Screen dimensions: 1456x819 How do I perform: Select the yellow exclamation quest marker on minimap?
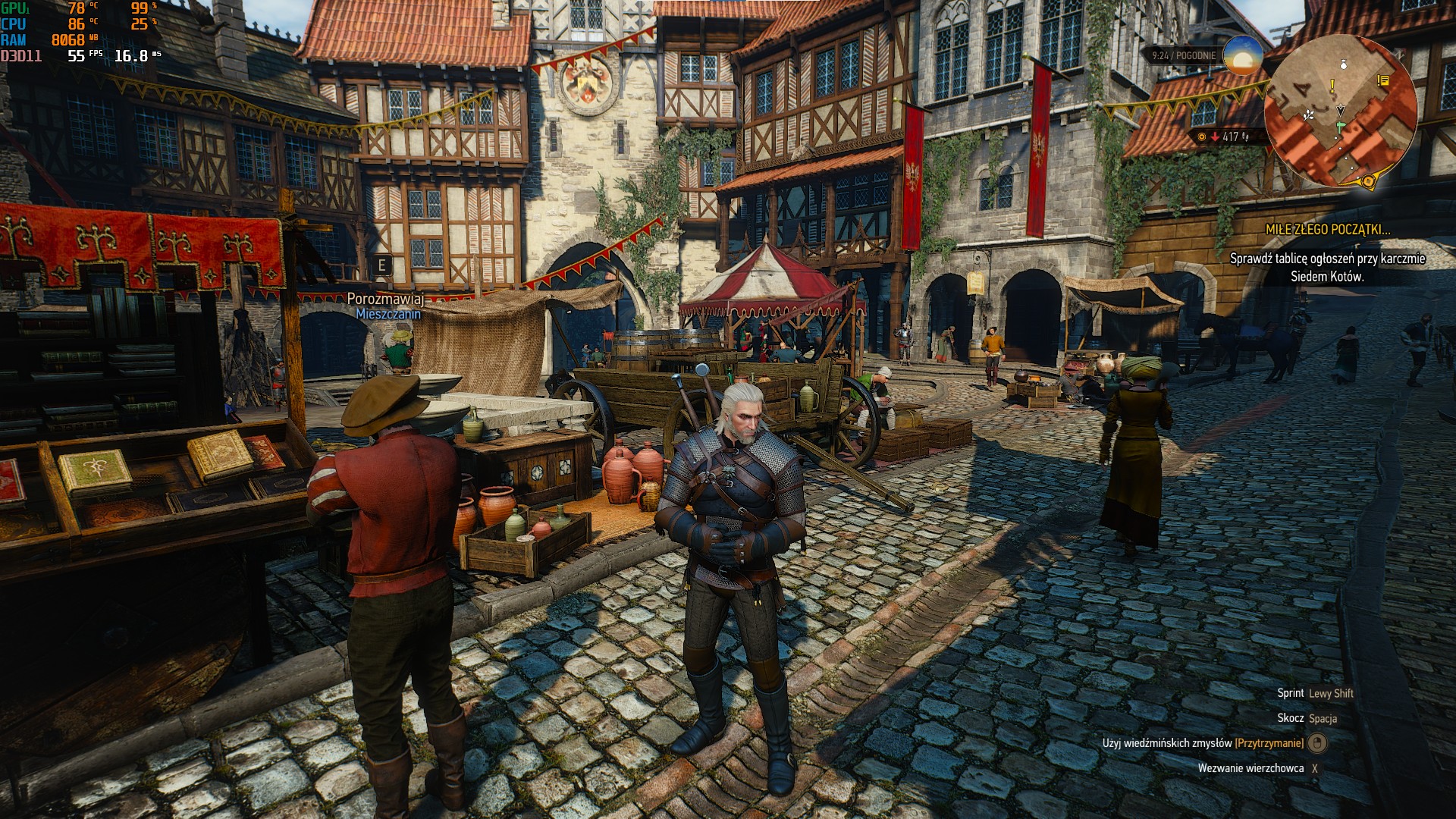coord(1332,87)
